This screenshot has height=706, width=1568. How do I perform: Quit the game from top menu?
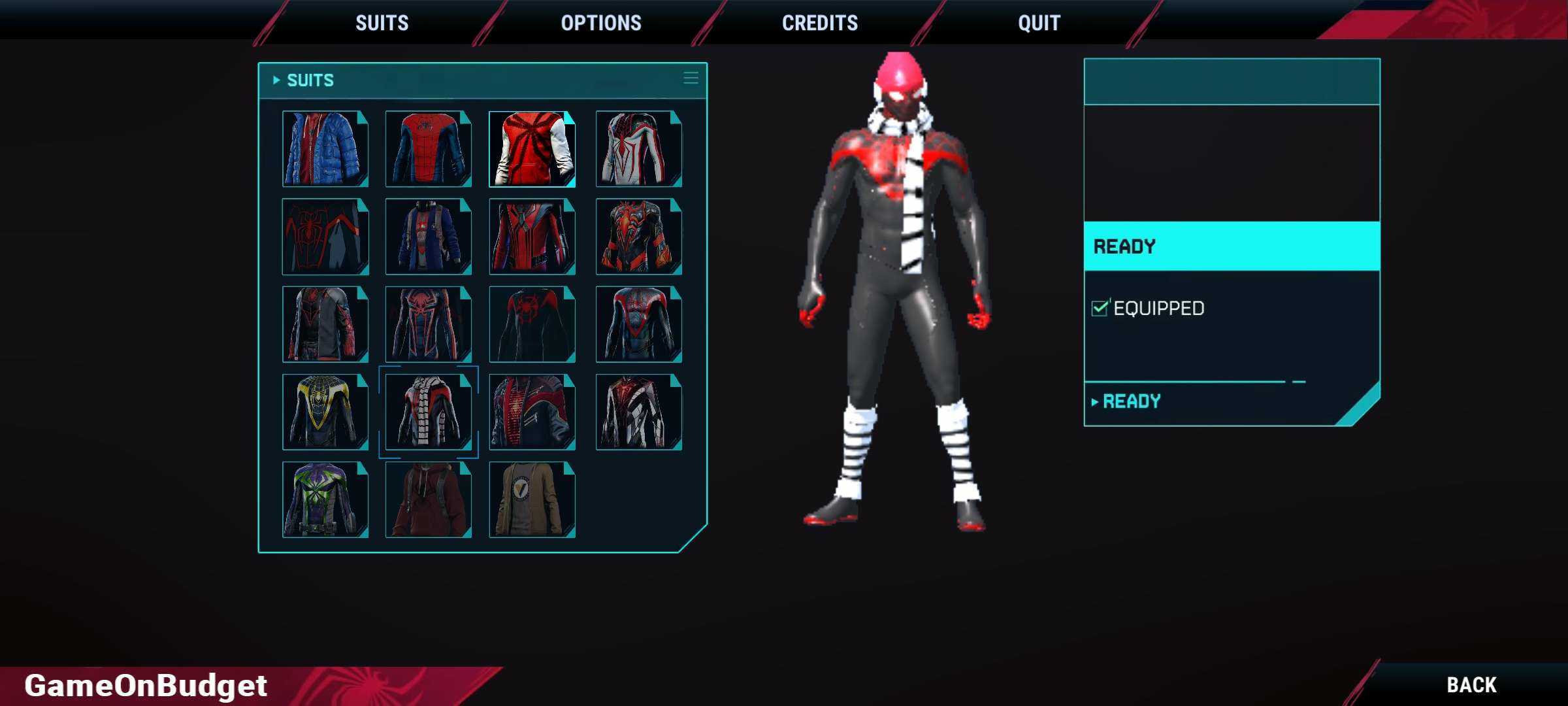point(1039,23)
